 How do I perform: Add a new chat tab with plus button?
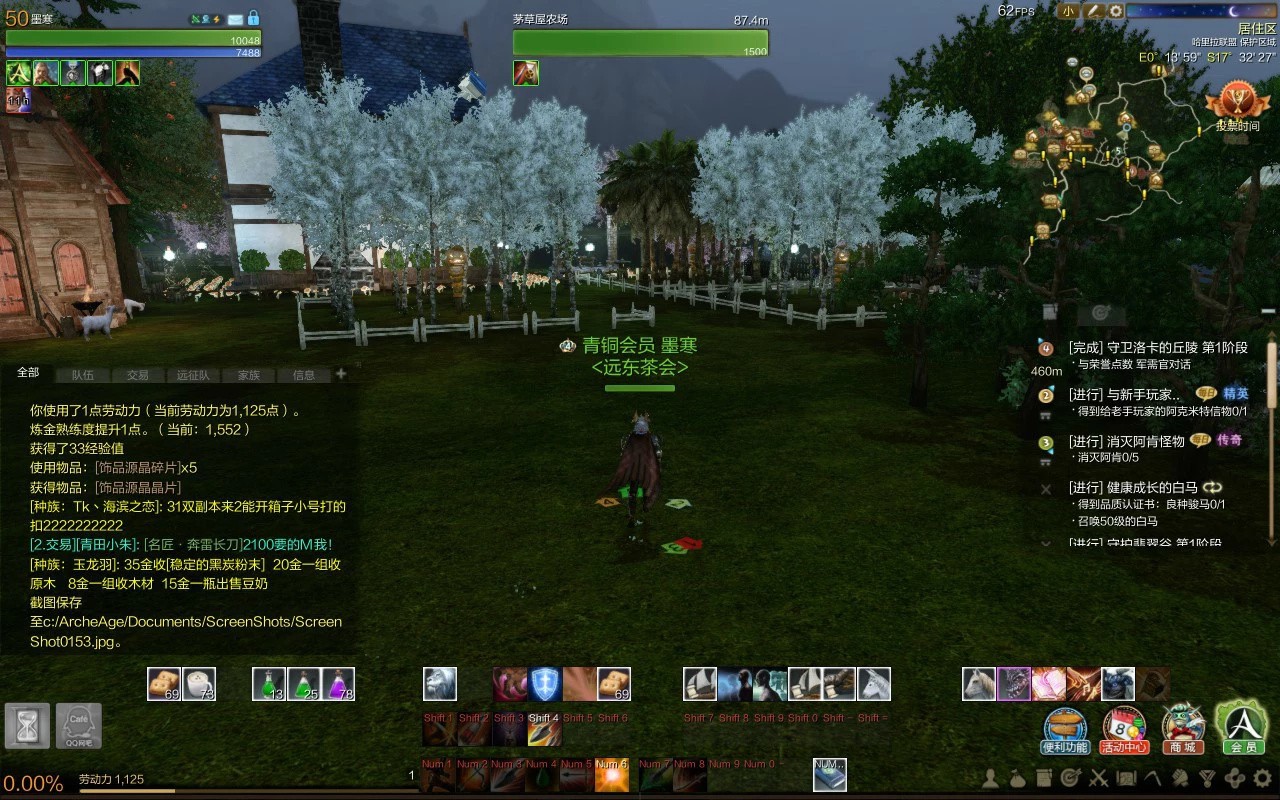coord(341,374)
